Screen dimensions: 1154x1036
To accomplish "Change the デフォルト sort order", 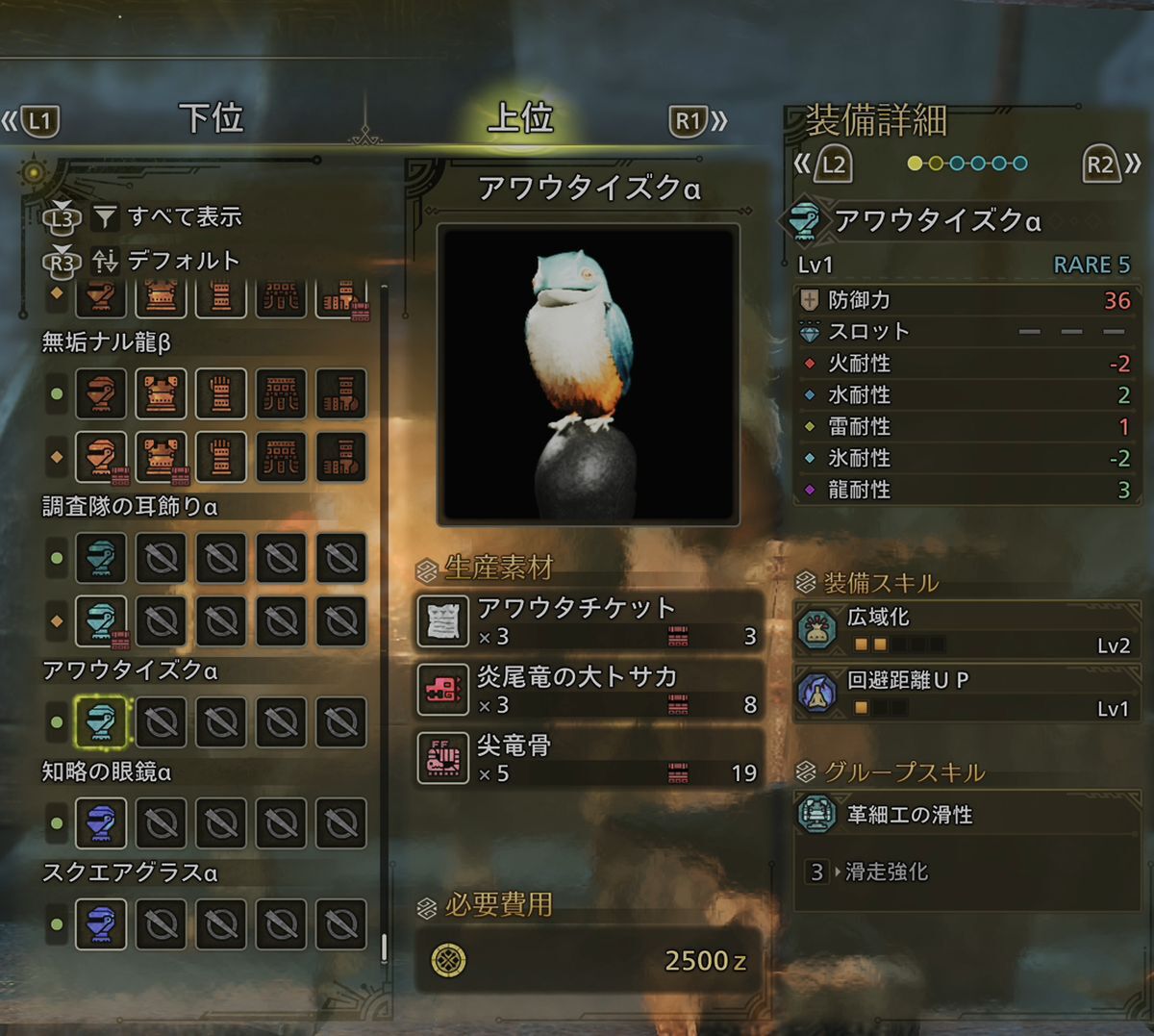I will click(x=183, y=261).
